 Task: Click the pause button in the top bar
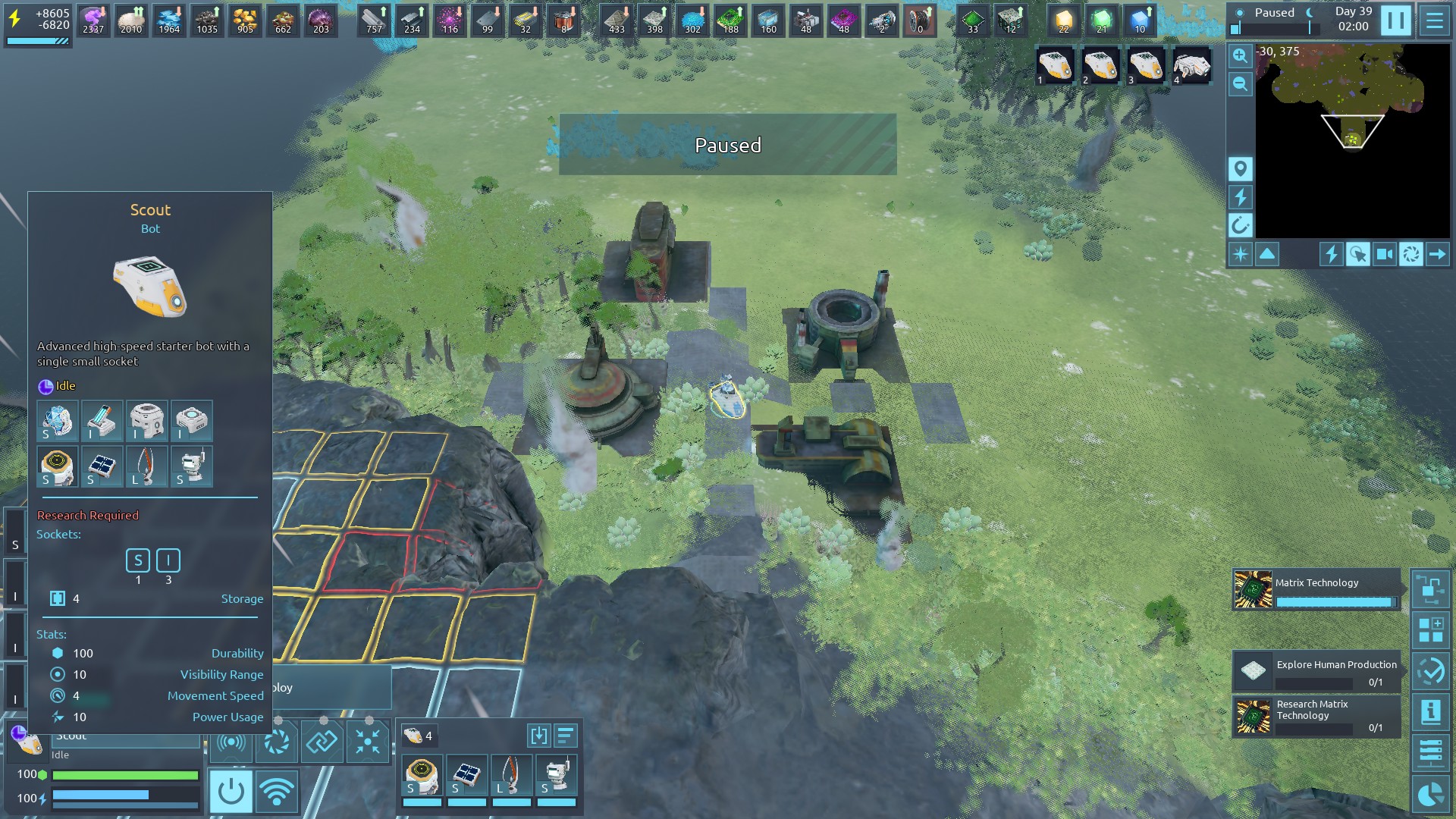click(1395, 20)
